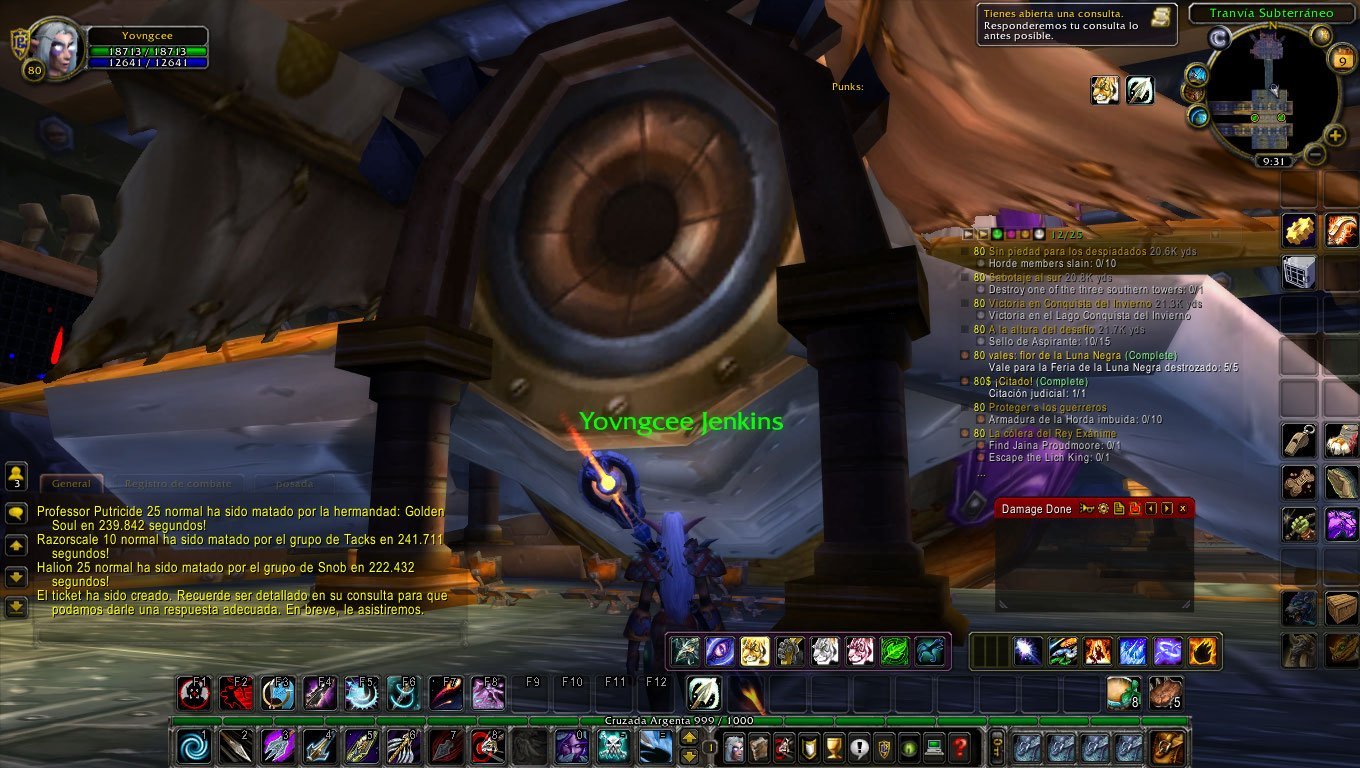Activate the F1 action bar ability

(x=194, y=693)
